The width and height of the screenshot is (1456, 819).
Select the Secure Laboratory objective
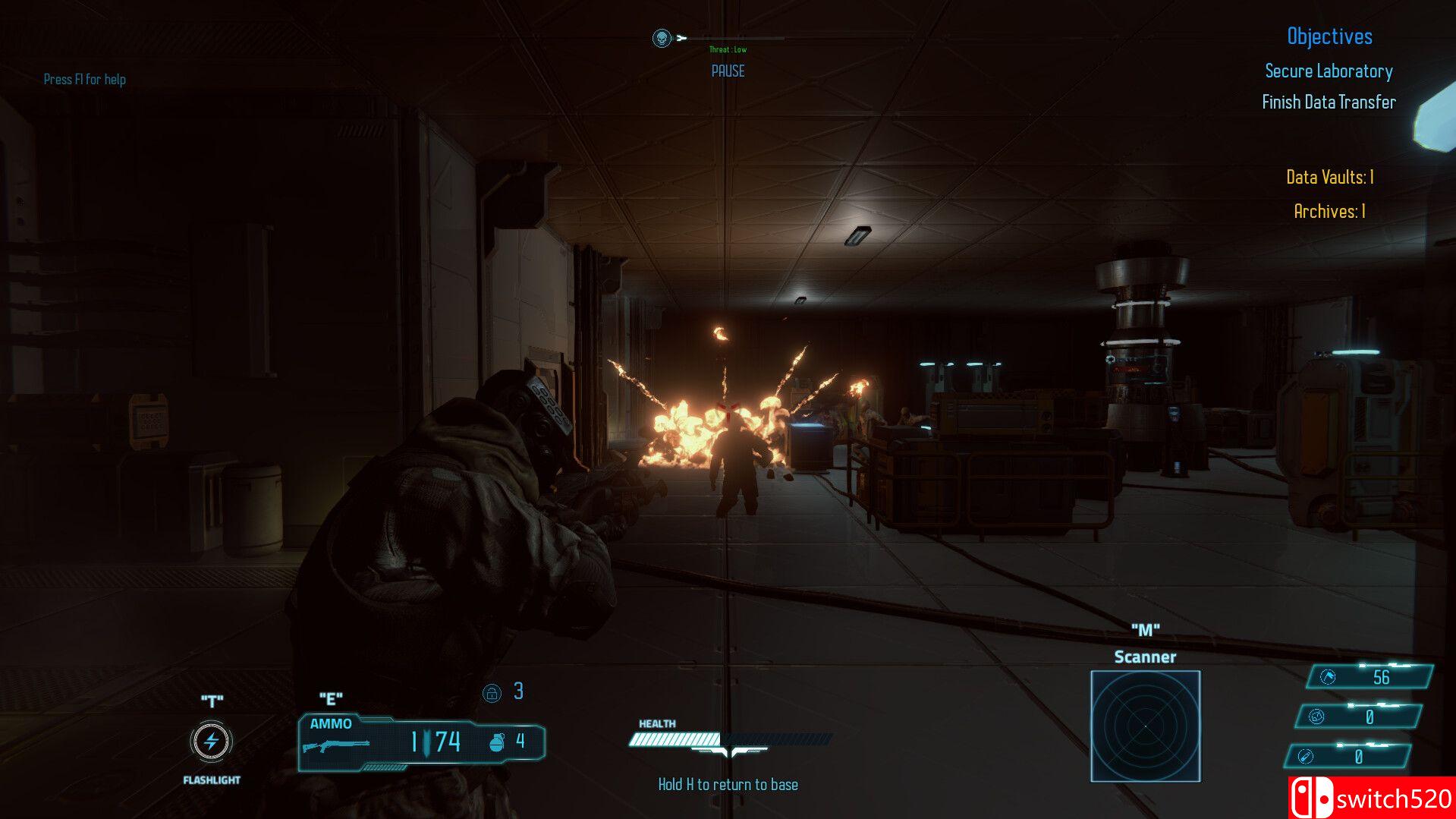(1328, 71)
